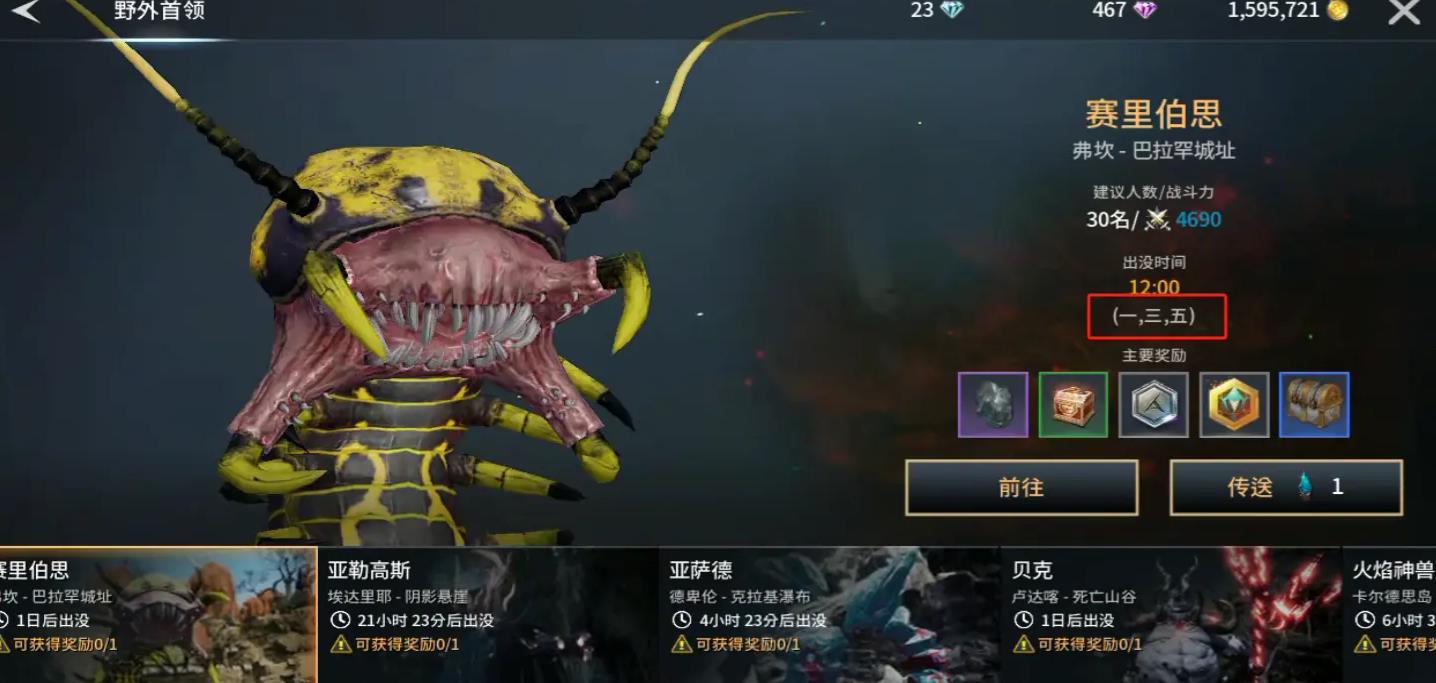Tap the gold coin currency icon
This screenshot has height=683, width=1436.
1337,11
